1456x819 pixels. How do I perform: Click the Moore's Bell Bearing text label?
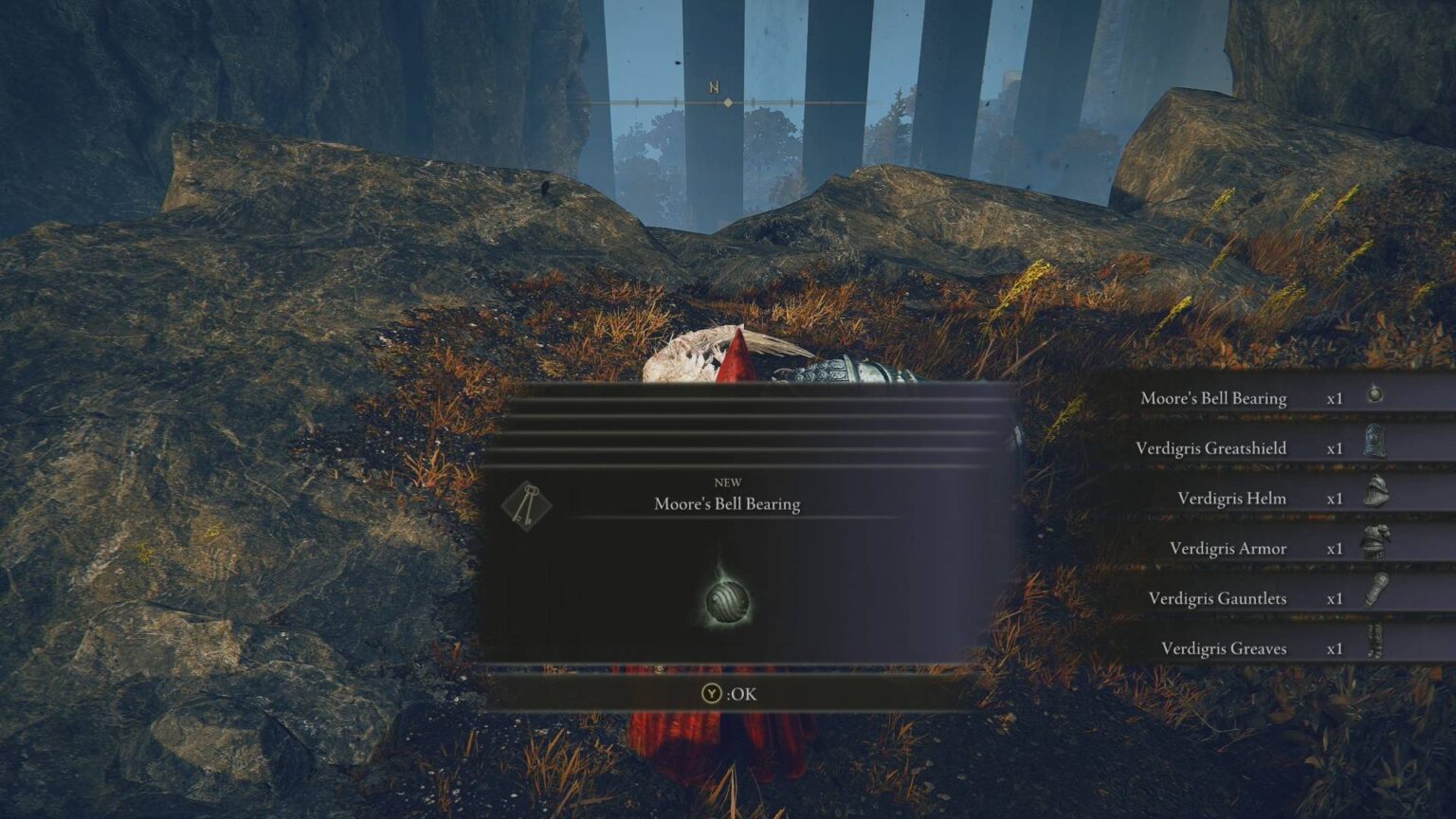(x=728, y=503)
